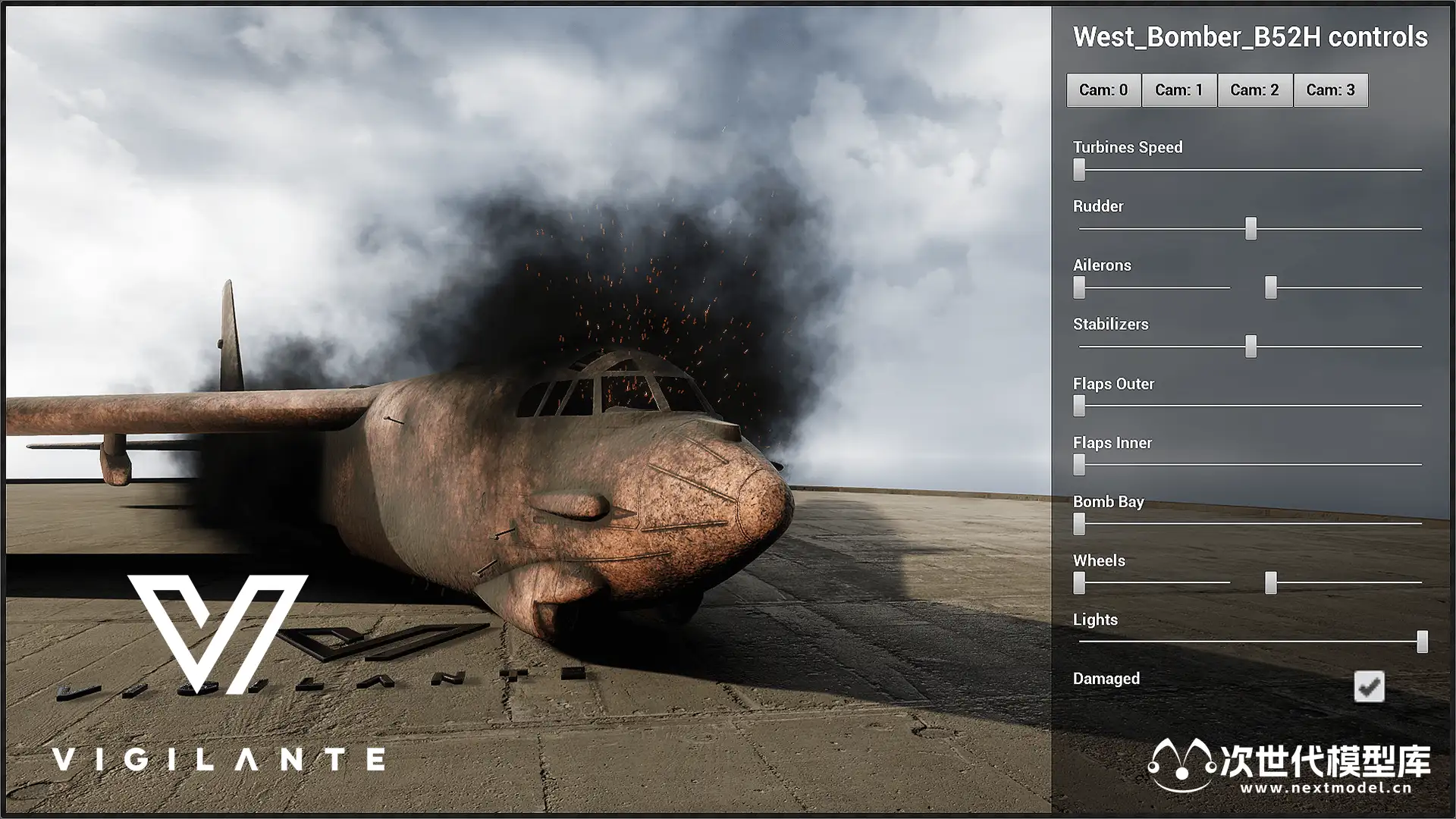1456x819 pixels.
Task: Activate the Cam: 3 camera view
Action: (x=1330, y=90)
